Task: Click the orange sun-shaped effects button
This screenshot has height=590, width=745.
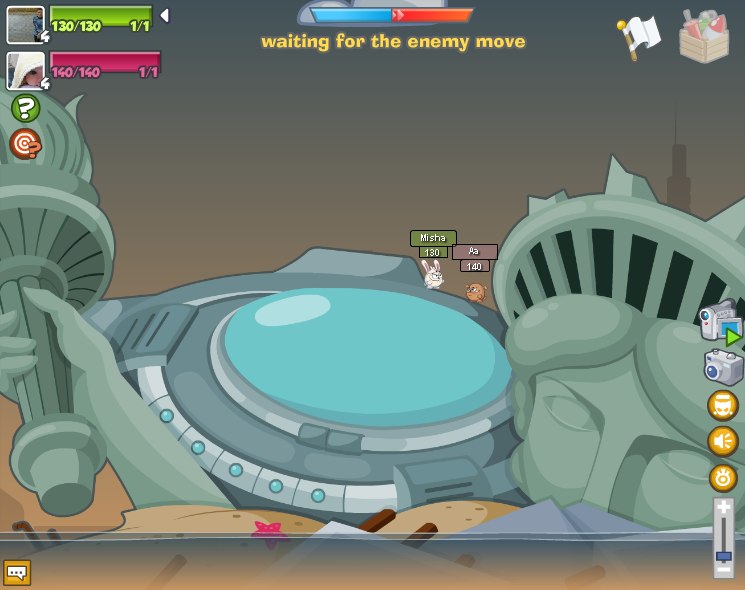Action: point(722,477)
